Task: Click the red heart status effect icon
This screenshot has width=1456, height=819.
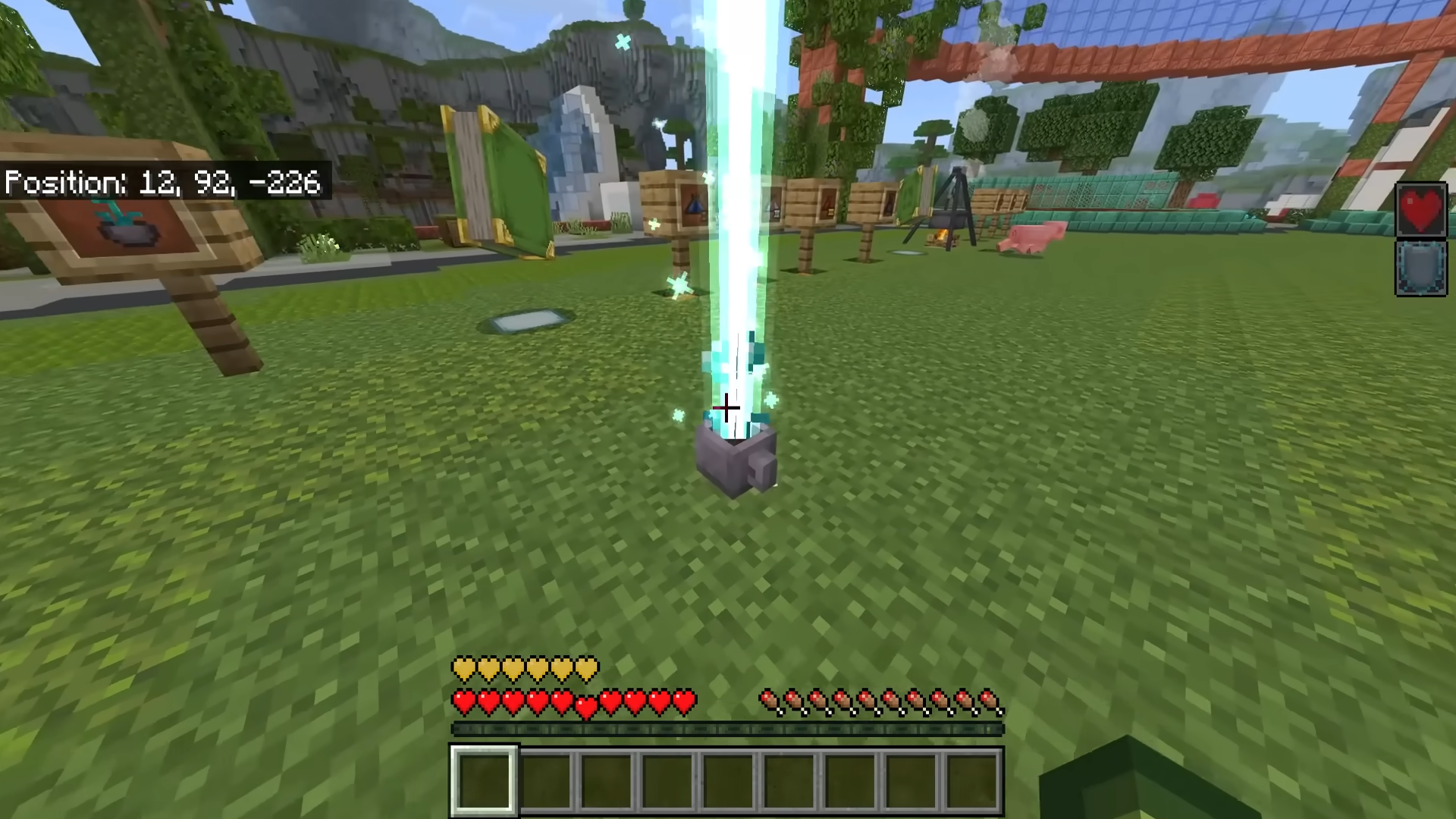Action: (1421, 210)
